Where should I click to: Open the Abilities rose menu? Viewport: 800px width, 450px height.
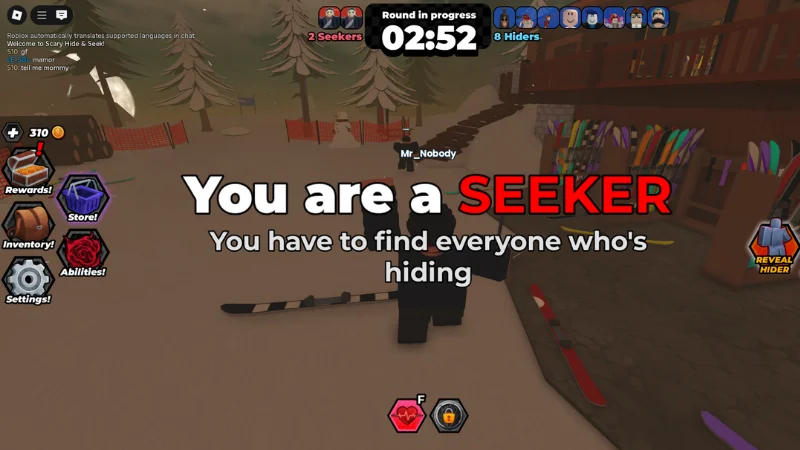pos(82,252)
